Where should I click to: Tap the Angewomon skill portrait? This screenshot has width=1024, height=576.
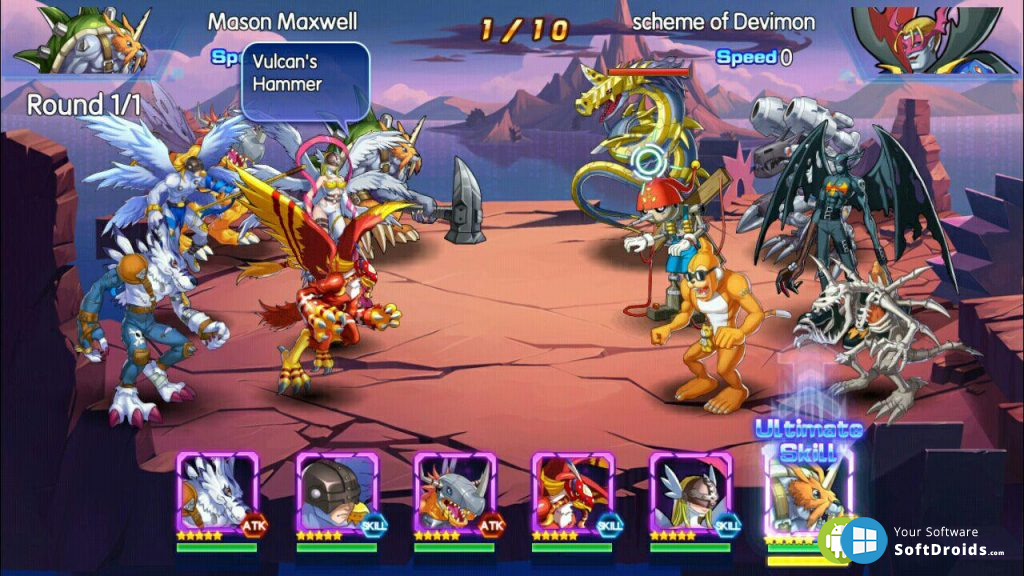(x=690, y=493)
